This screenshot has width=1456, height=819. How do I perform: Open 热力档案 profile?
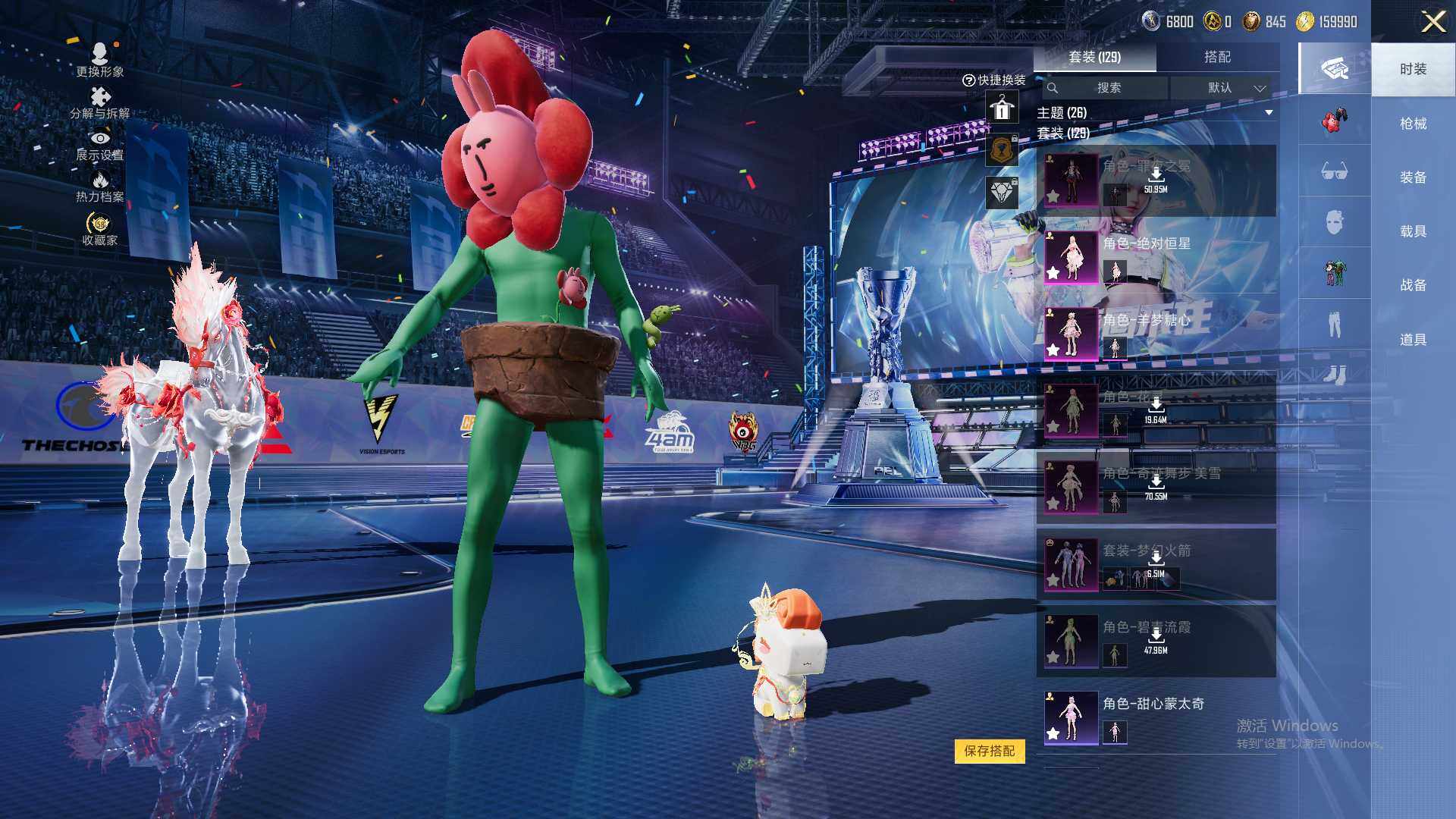[100, 187]
